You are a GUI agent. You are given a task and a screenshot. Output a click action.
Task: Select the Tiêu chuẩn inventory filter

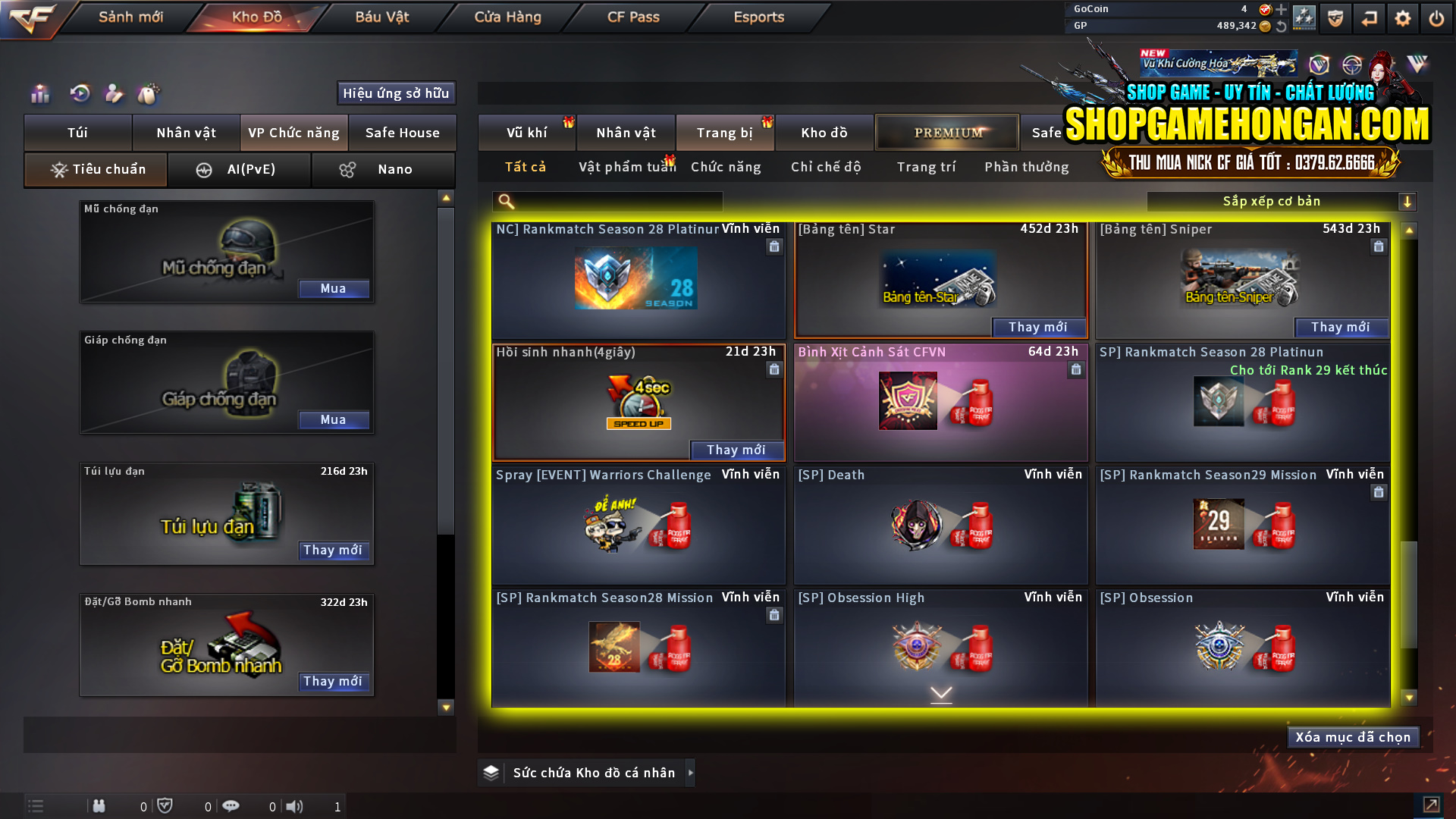[95, 169]
